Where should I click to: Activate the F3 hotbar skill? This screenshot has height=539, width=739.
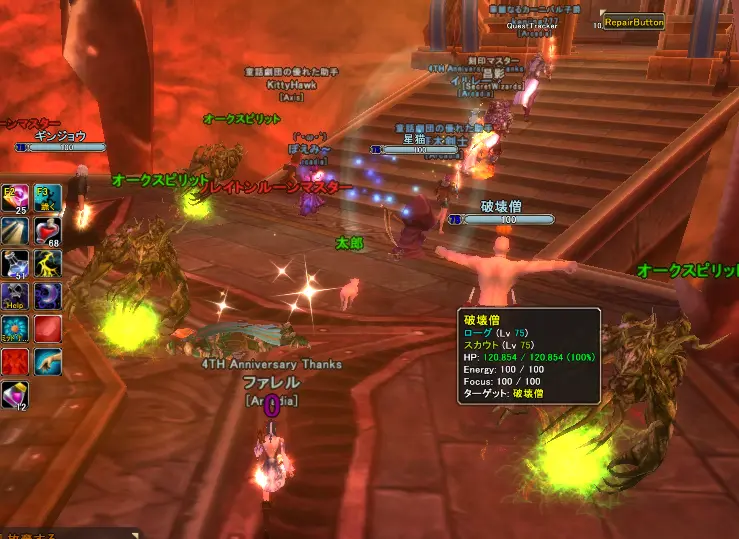(47, 198)
